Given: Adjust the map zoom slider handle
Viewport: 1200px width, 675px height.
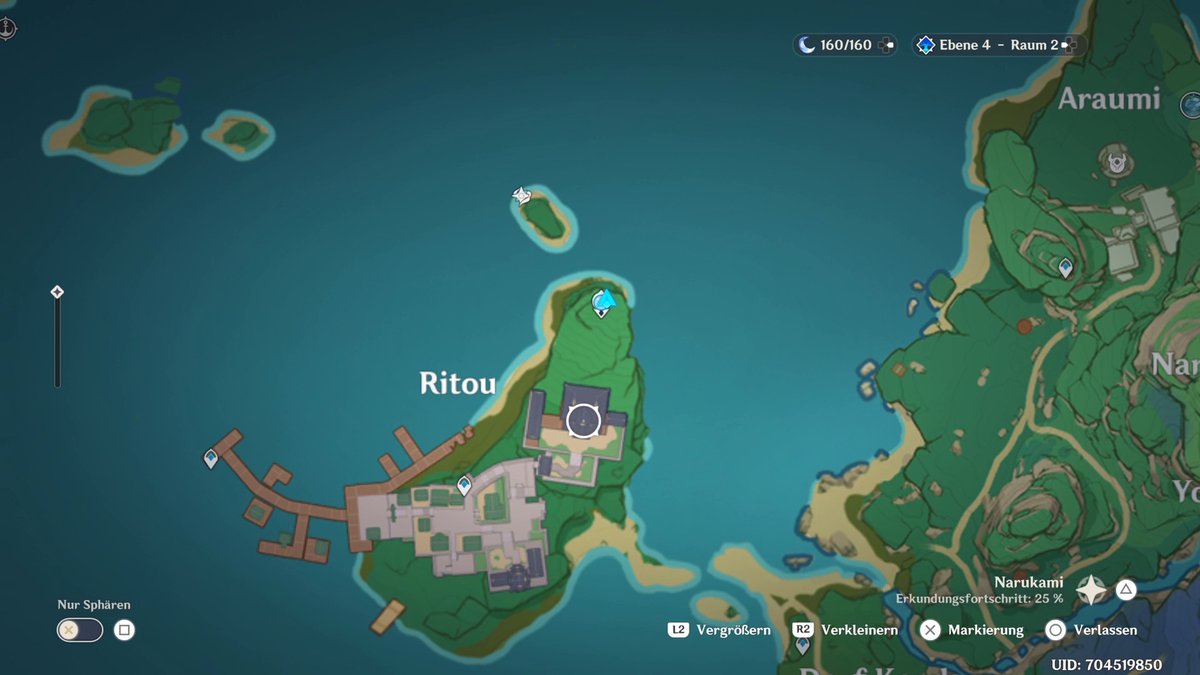Looking at the screenshot, I should 57,292.
